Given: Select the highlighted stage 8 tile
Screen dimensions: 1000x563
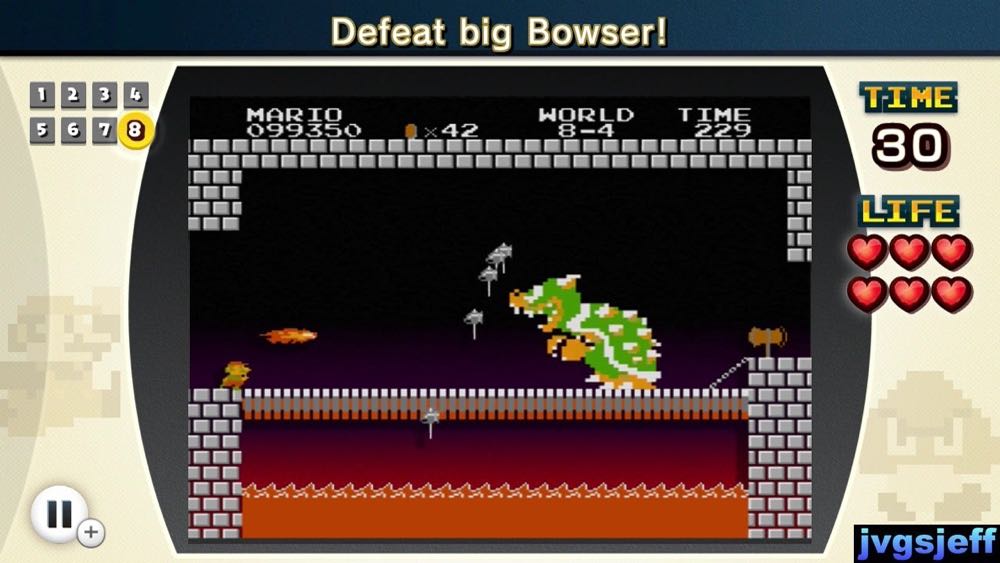Looking at the screenshot, I should coord(136,131).
